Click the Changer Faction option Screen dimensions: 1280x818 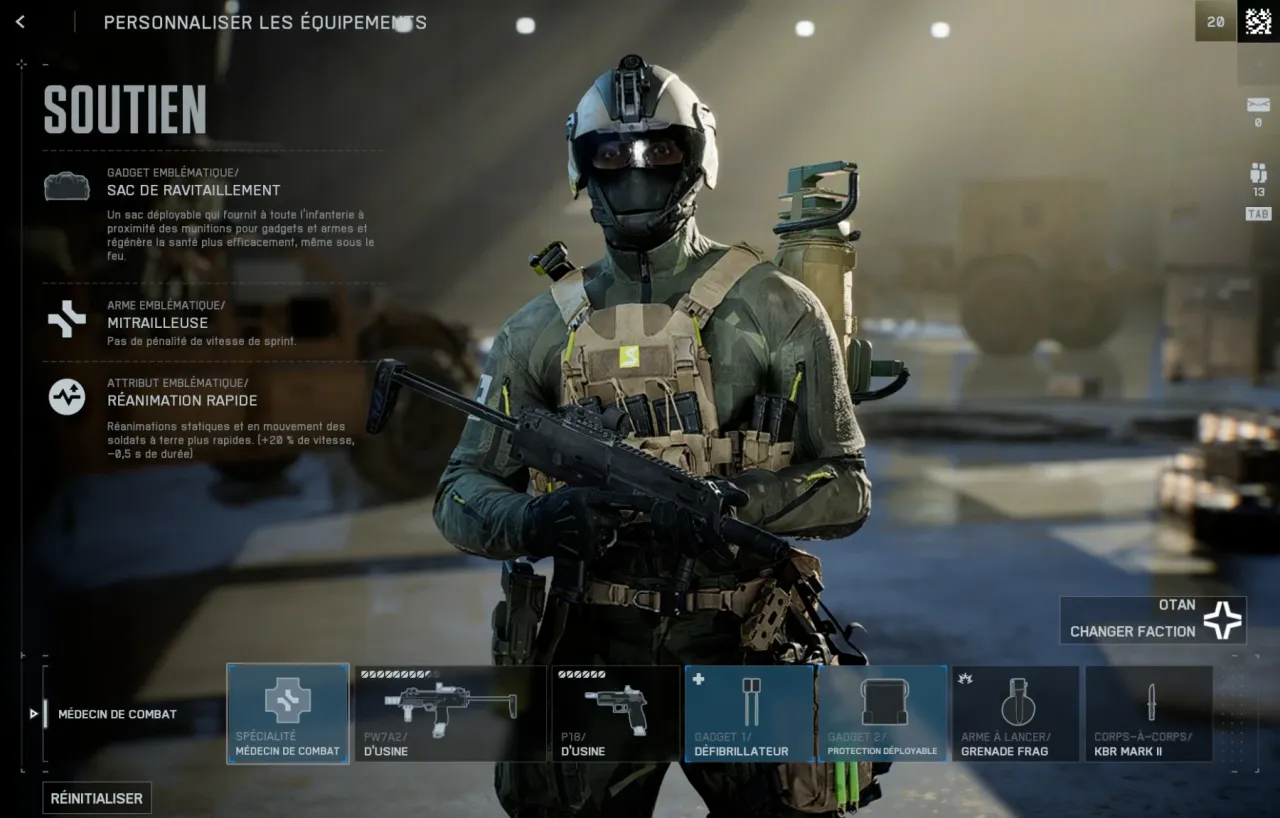[1135, 631]
